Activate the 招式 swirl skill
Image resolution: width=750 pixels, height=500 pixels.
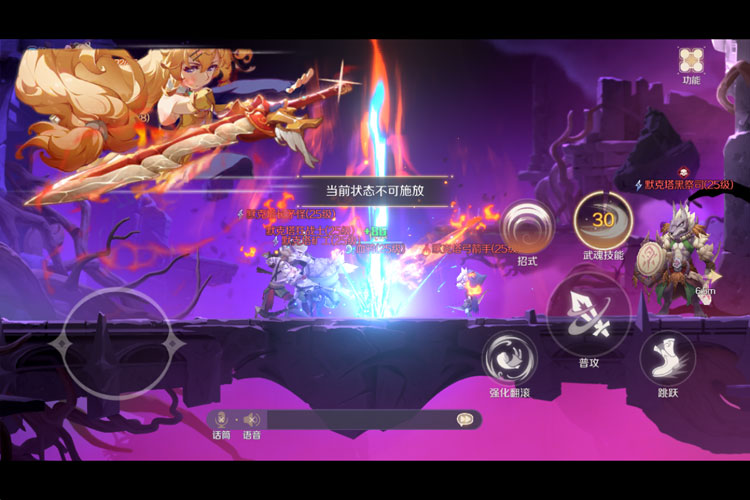[x=527, y=226]
